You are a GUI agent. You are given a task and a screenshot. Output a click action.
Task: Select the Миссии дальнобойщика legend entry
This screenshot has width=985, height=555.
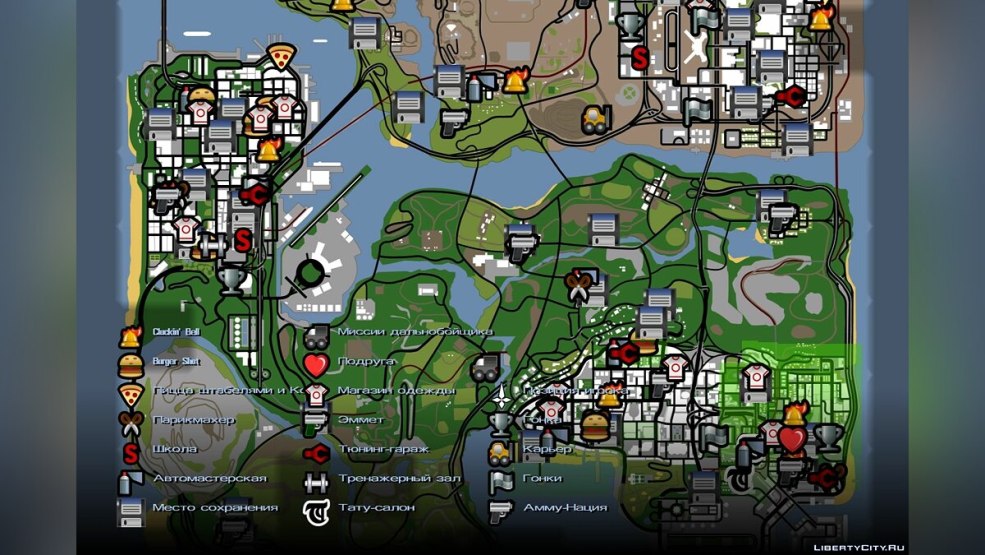(x=414, y=332)
